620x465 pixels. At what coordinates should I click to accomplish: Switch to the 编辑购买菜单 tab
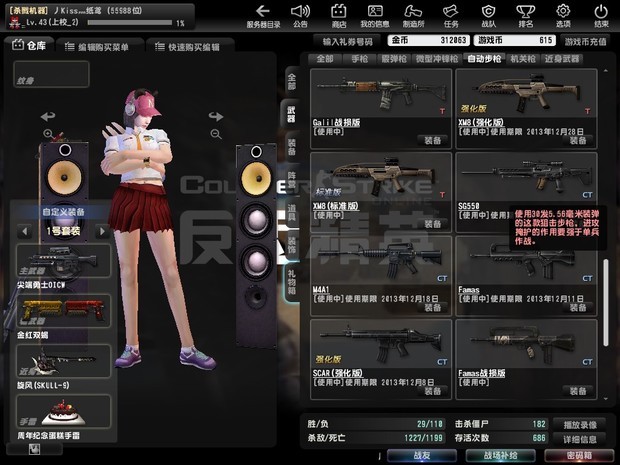(96, 46)
